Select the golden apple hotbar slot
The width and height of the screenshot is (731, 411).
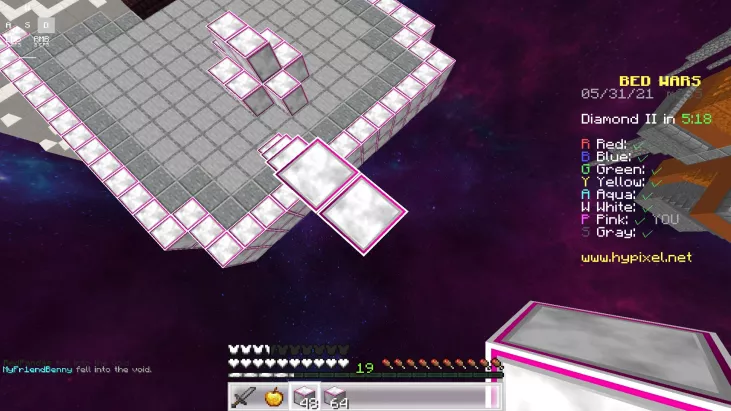[x=274, y=397]
